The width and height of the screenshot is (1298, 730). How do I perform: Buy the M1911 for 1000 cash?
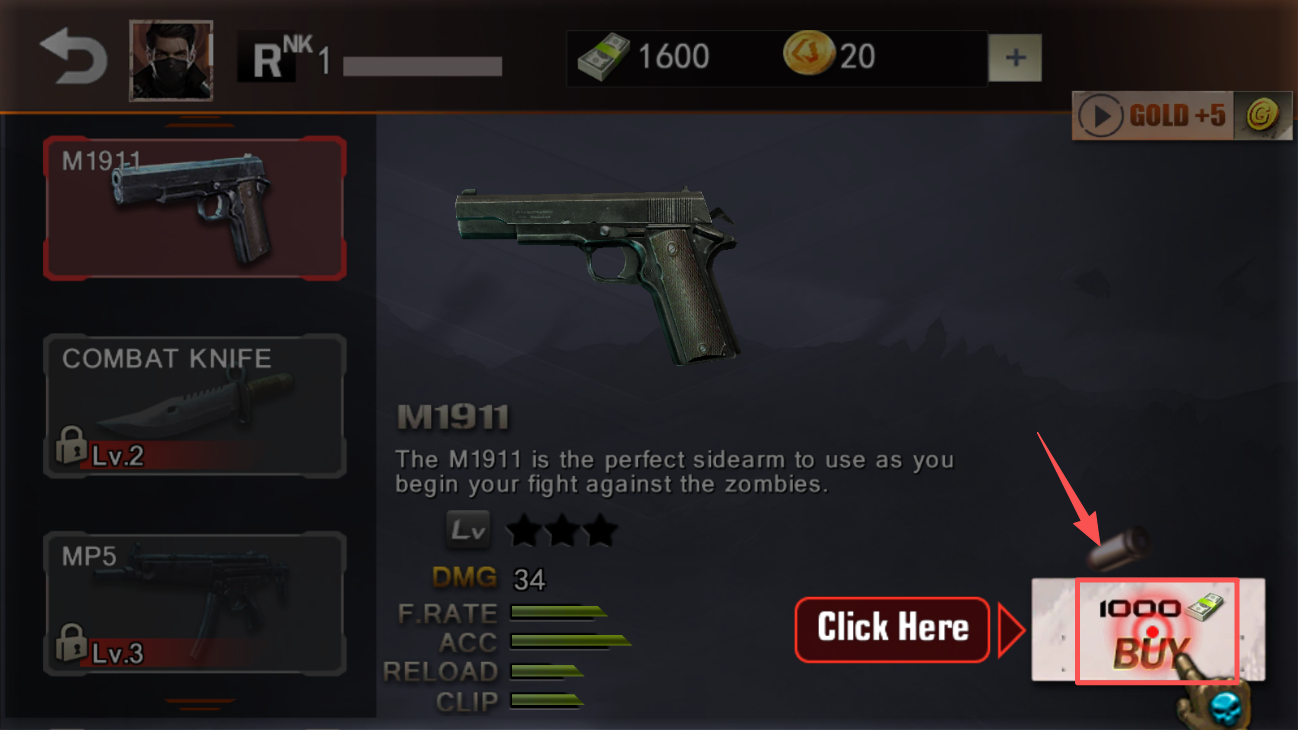click(1156, 631)
